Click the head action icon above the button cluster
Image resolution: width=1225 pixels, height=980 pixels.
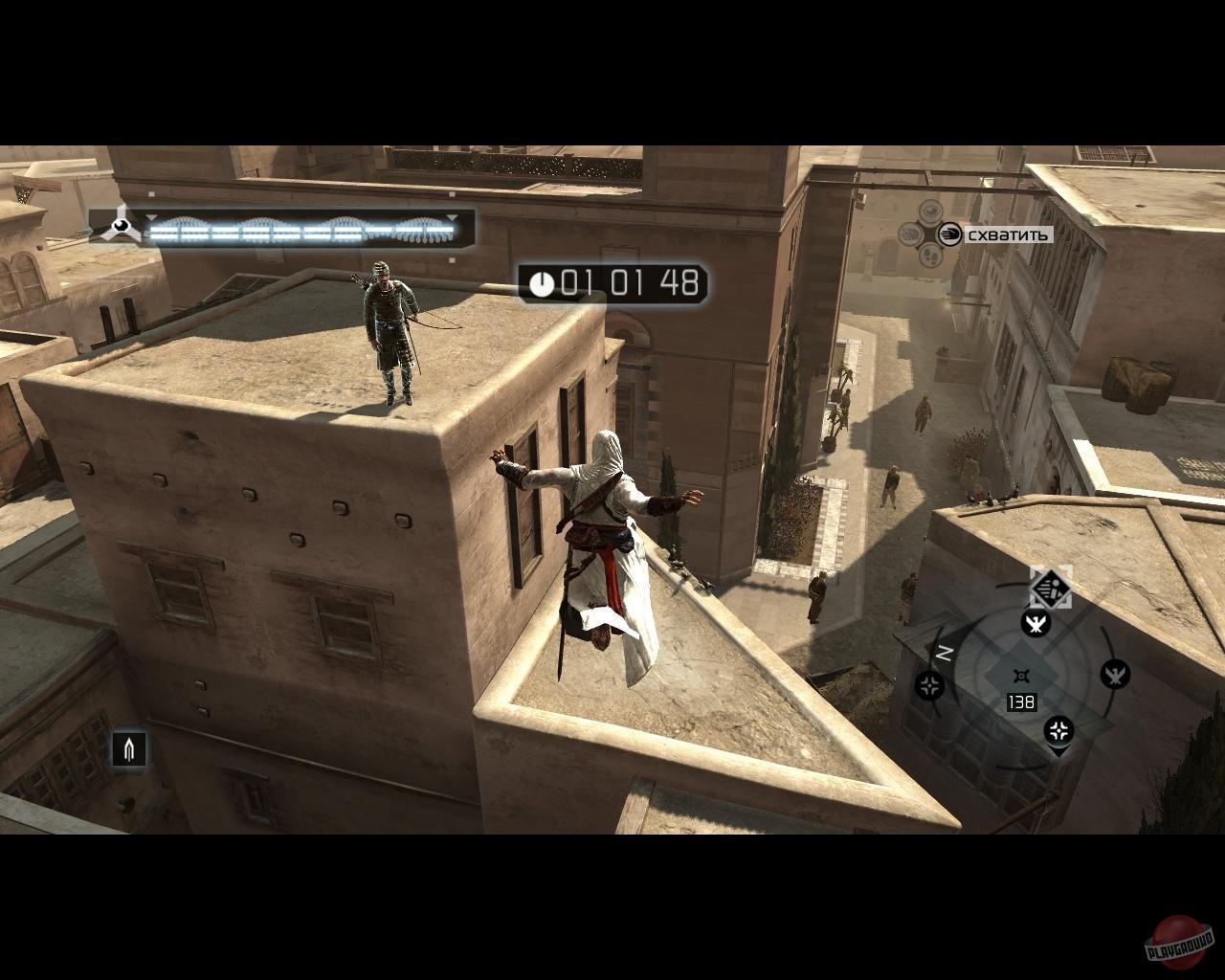coord(930,214)
